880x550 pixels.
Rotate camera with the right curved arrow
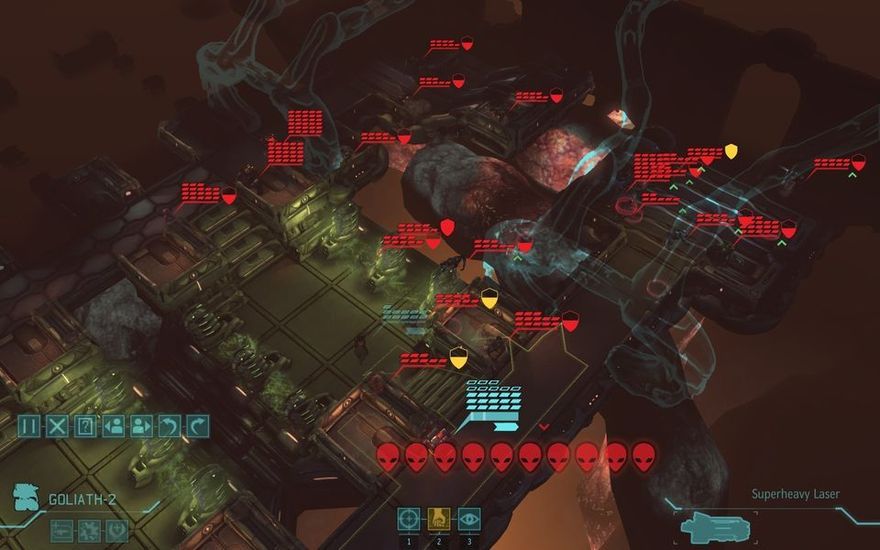point(198,426)
